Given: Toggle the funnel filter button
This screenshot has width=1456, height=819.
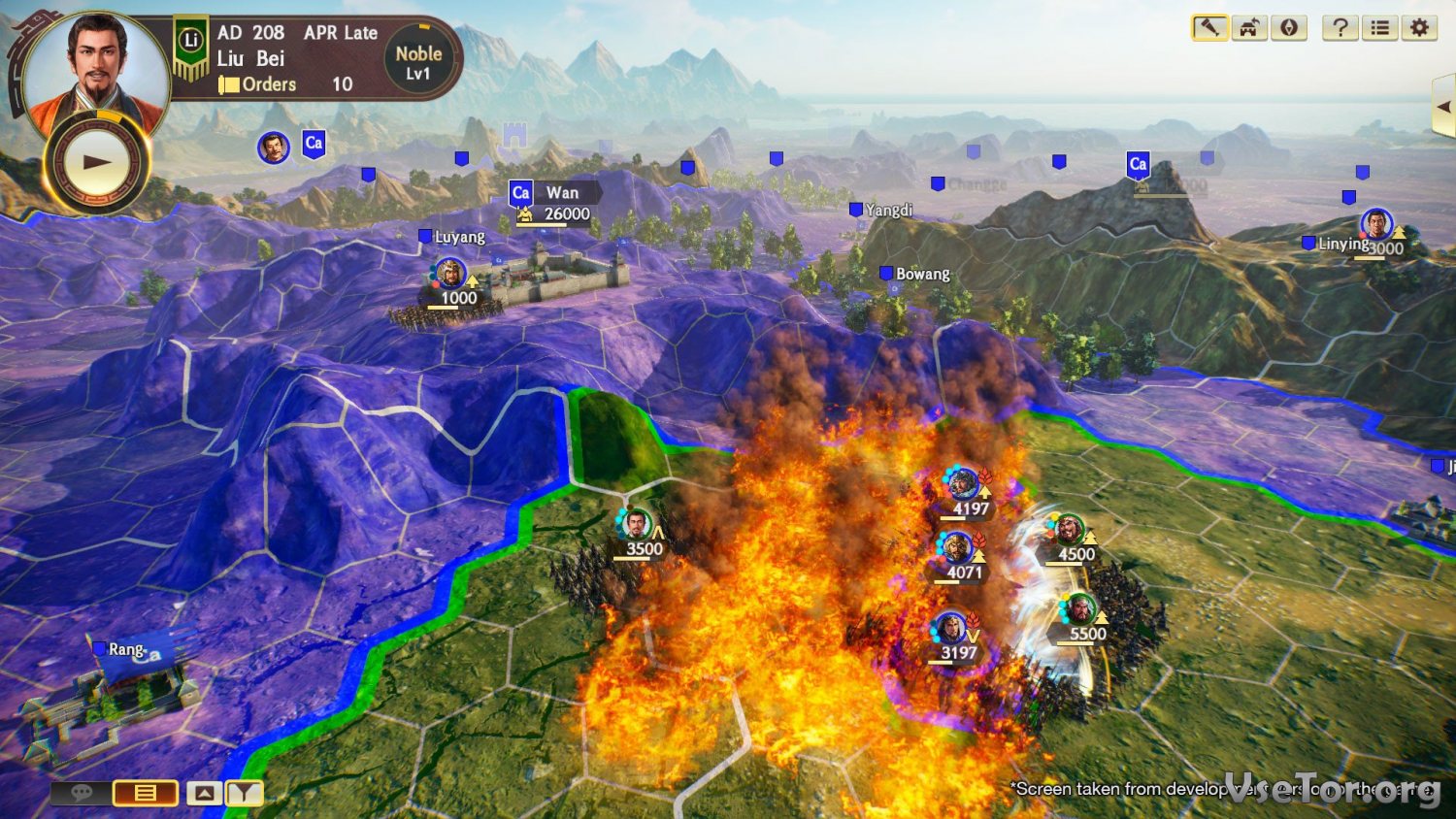Looking at the screenshot, I should pyautogui.click(x=245, y=793).
